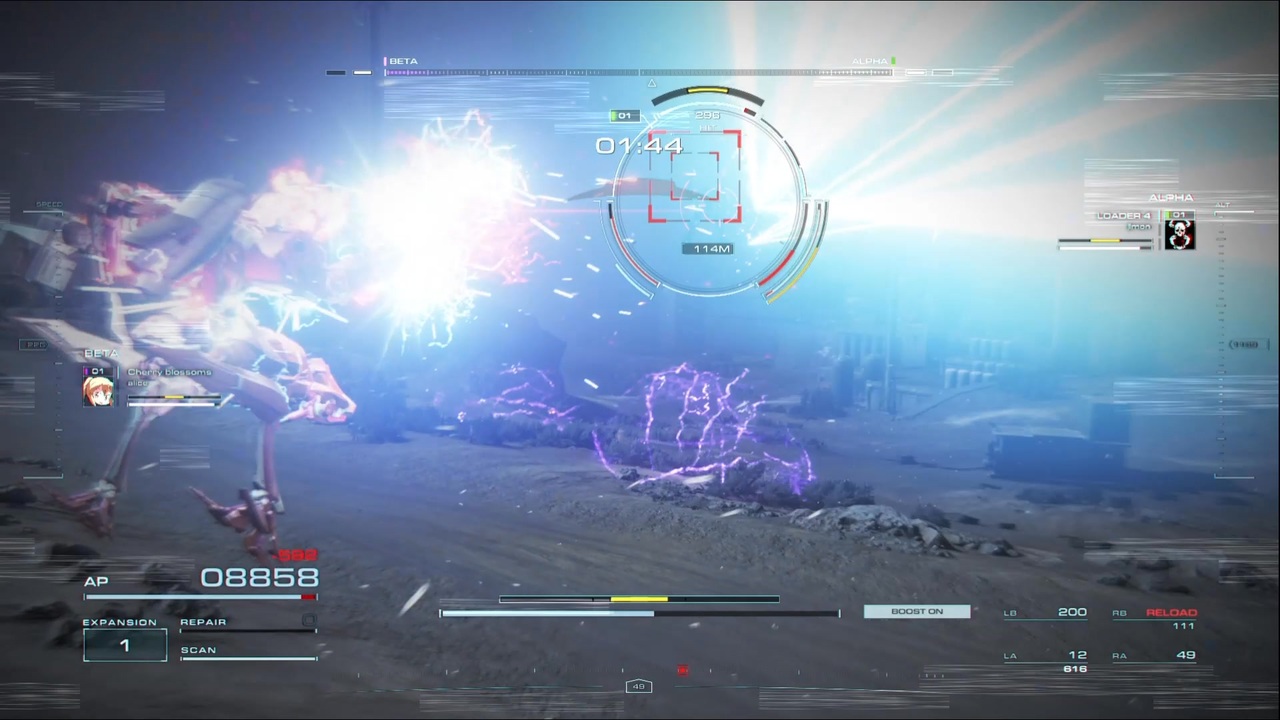Viewport: 1280px width, 720px height.
Task: Switch to the ALPHA label on the top bar
Action: click(x=869, y=60)
